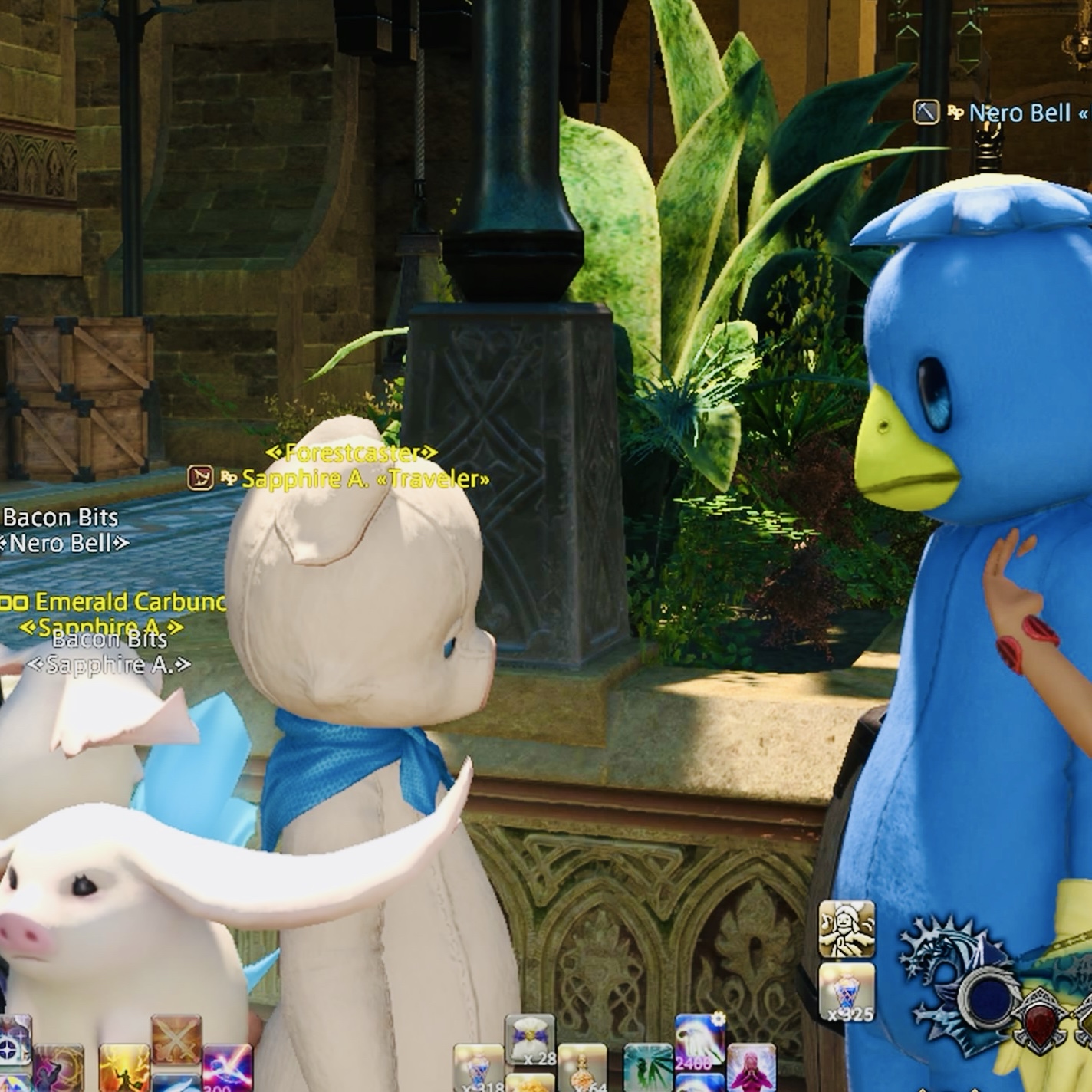Select the Nero Bell nameplate
This screenshot has height=1092, width=1092.
coord(1019,113)
